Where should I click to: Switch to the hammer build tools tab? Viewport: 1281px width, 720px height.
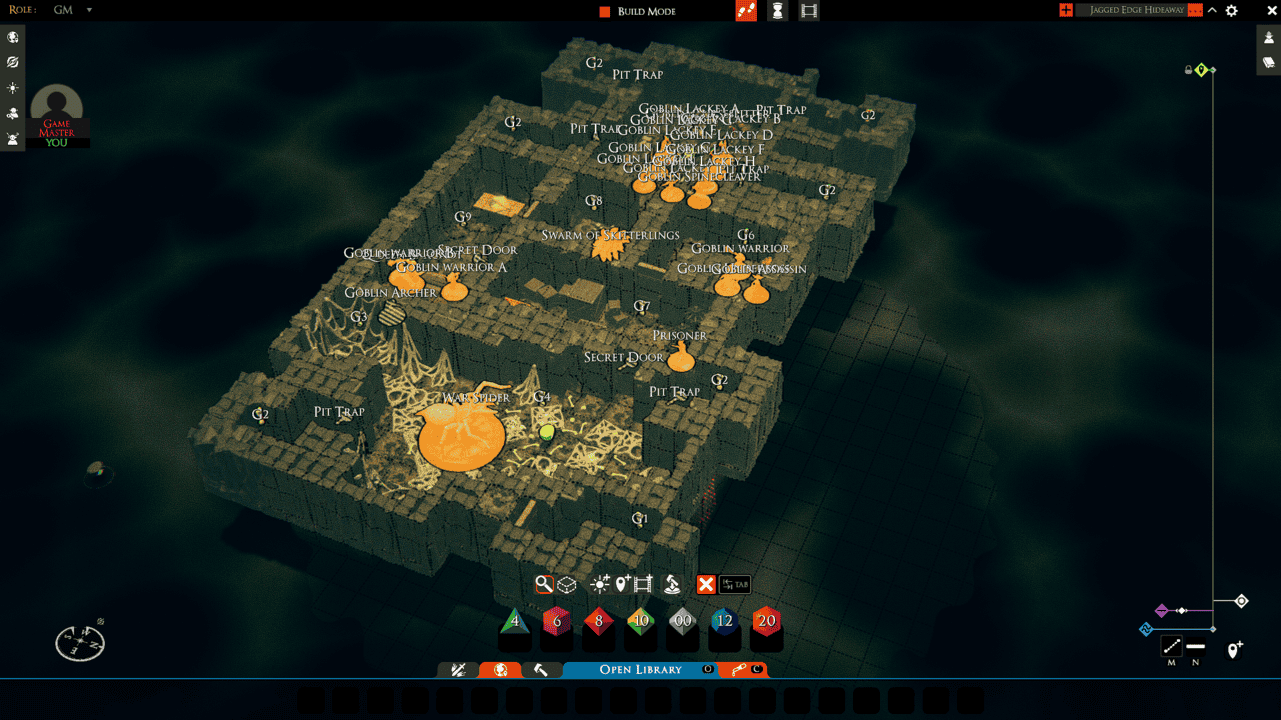point(543,669)
